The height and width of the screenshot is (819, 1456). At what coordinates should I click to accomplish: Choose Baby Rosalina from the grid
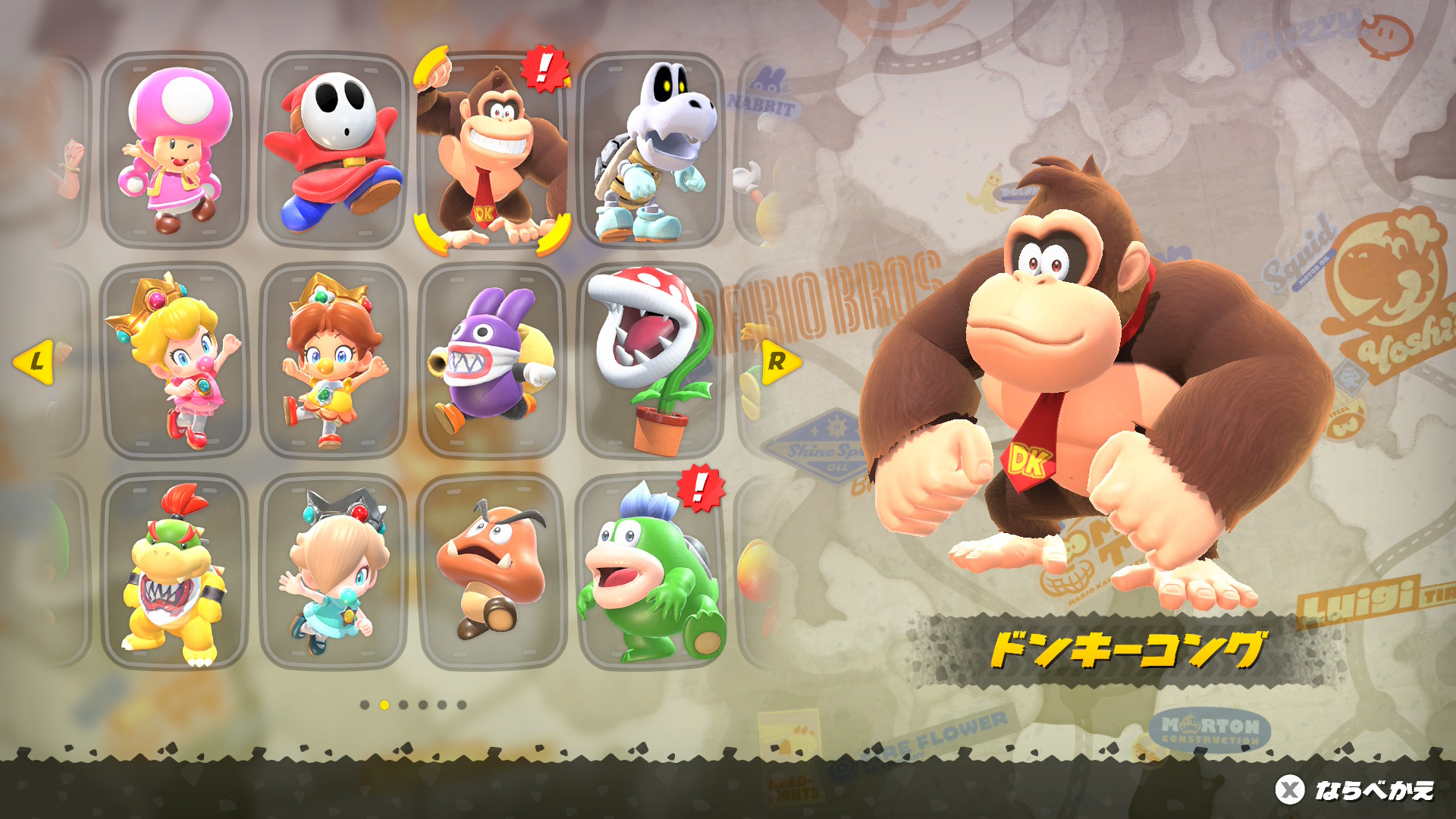pyautogui.click(x=334, y=572)
